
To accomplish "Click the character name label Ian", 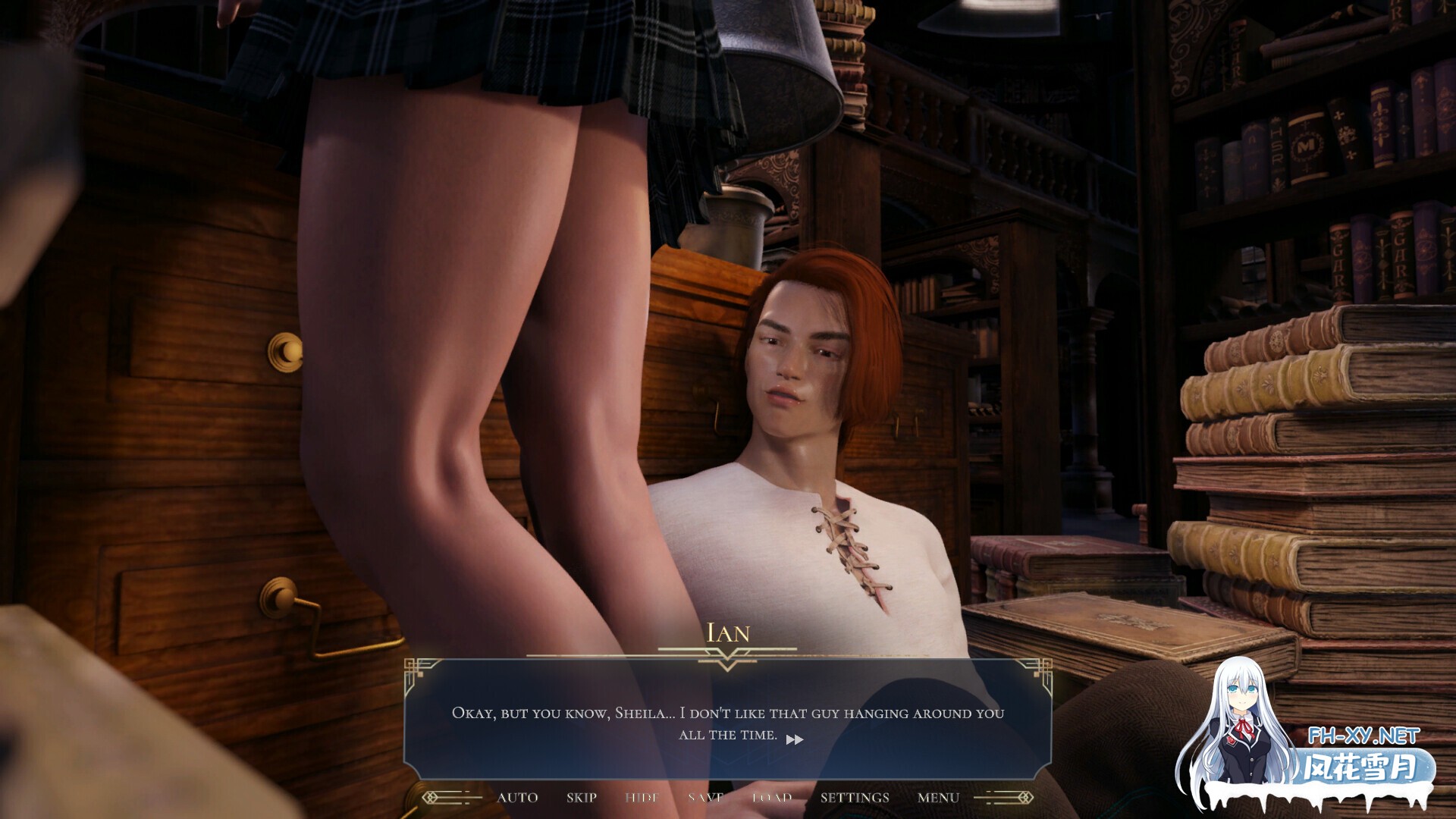I will (x=726, y=633).
